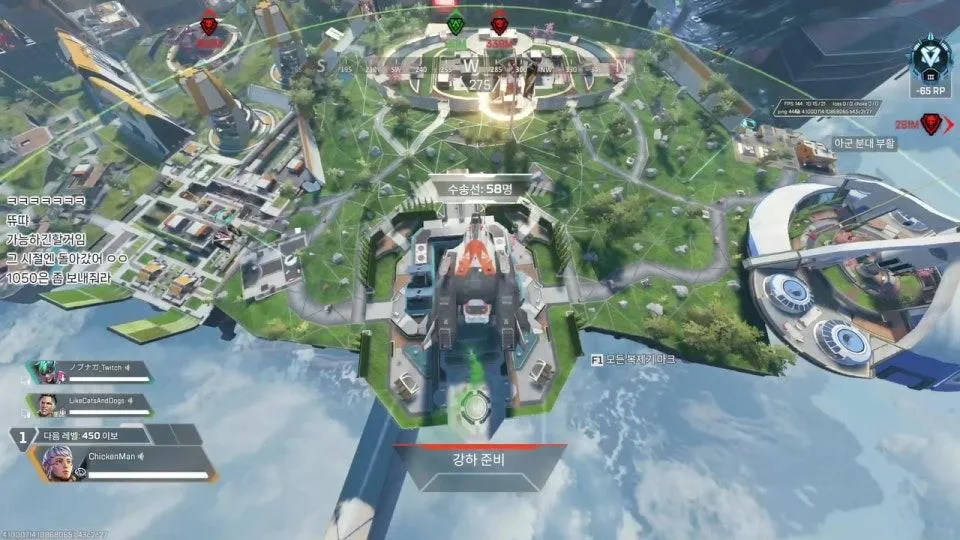Click ChickenMan's own player banner
Image resolution: width=960 pixels, height=540 pixels.
[x=128, y=464]
